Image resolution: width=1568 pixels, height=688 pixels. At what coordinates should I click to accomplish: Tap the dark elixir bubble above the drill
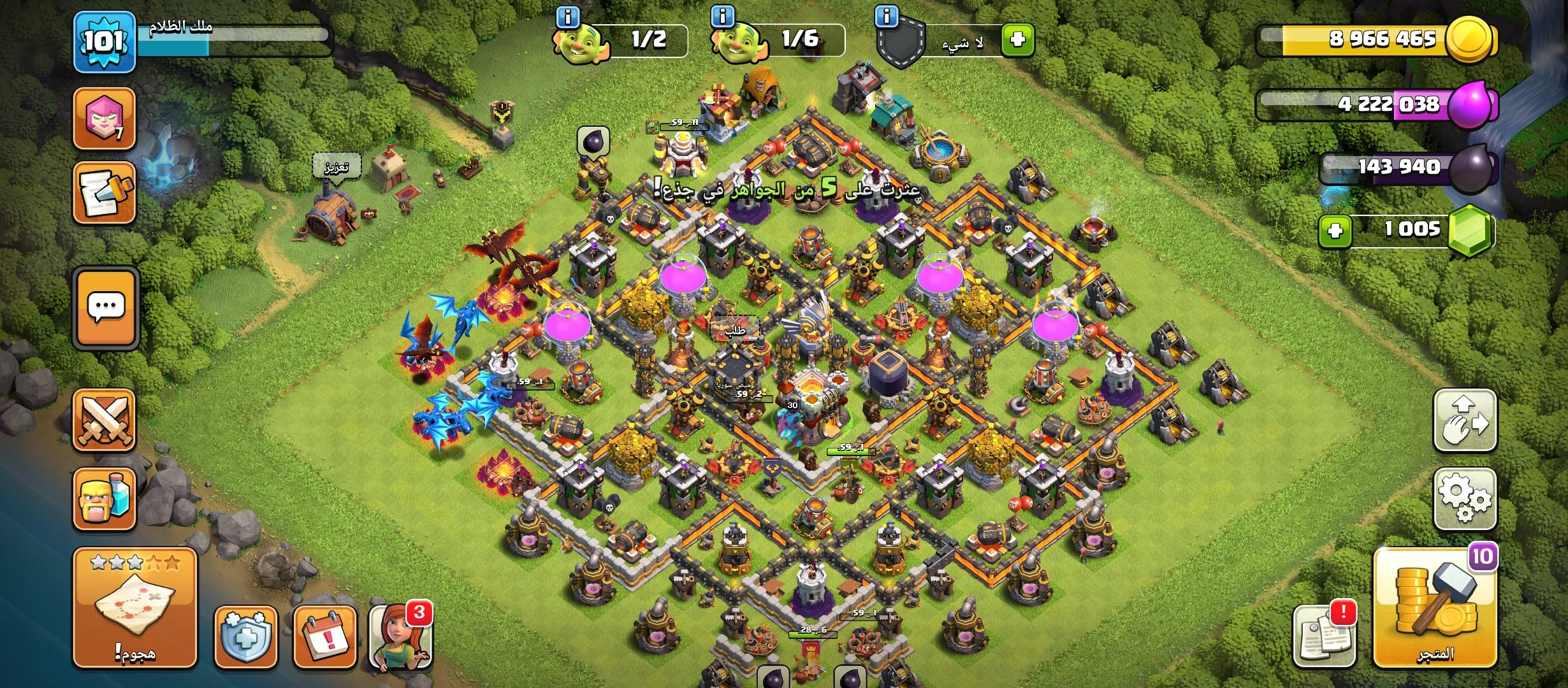tap(593, 141)
